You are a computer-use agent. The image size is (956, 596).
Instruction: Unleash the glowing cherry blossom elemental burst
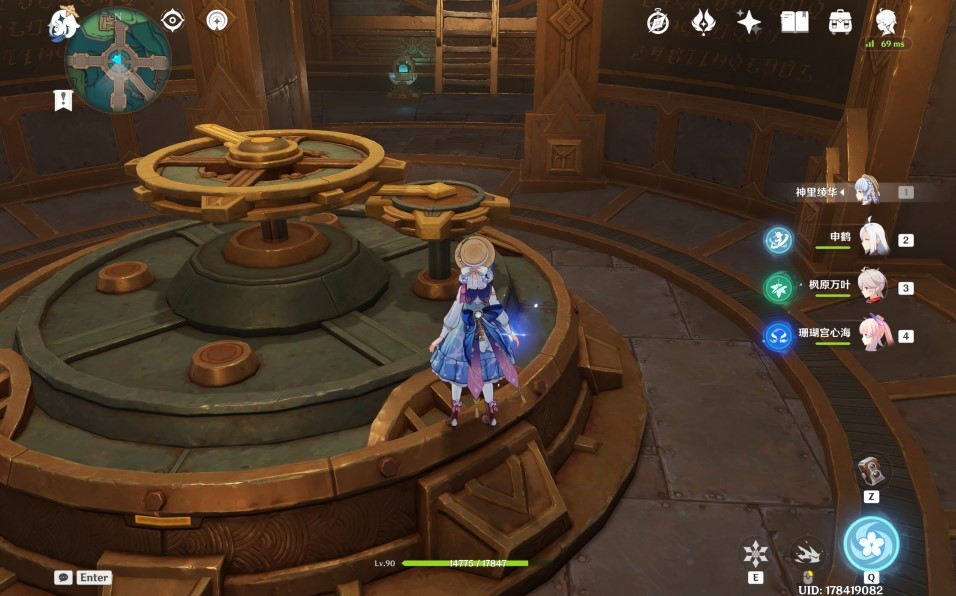871,543
